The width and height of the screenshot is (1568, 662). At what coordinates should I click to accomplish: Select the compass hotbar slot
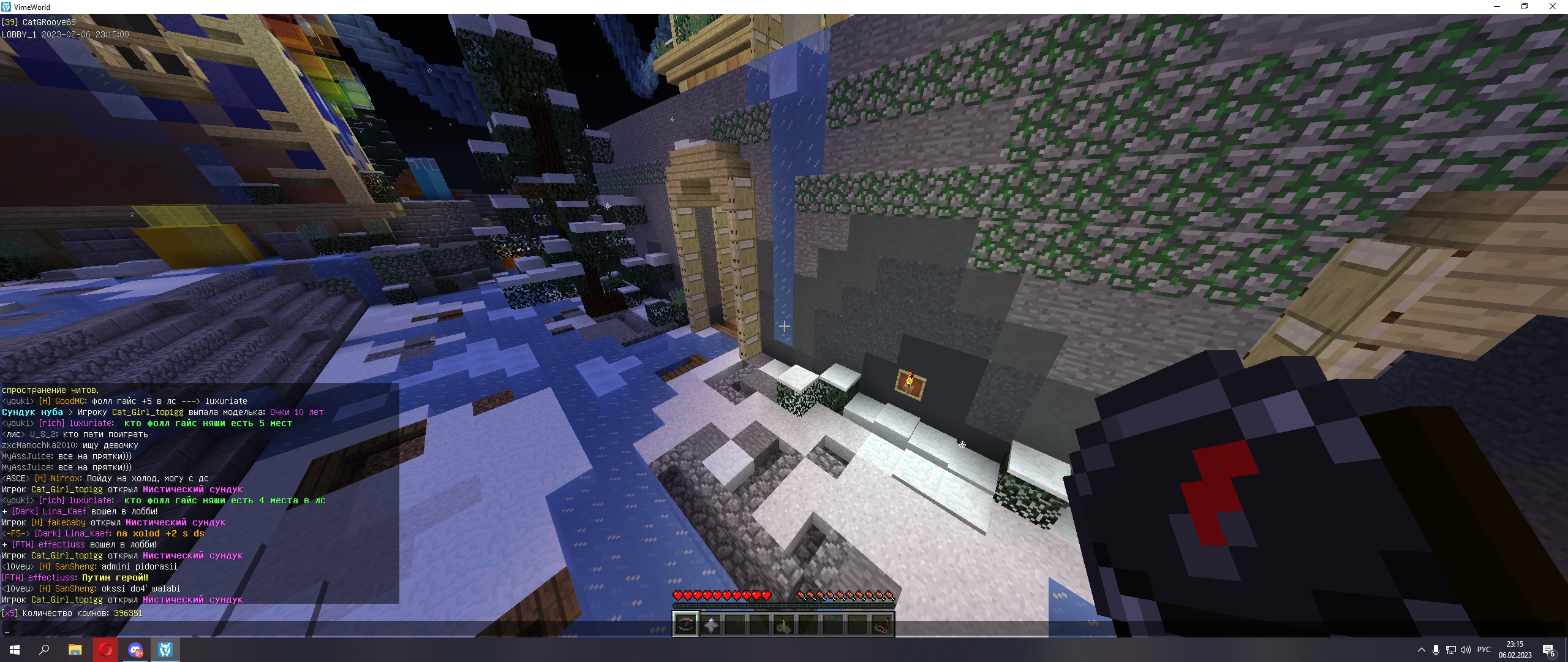tap(685, 625)
